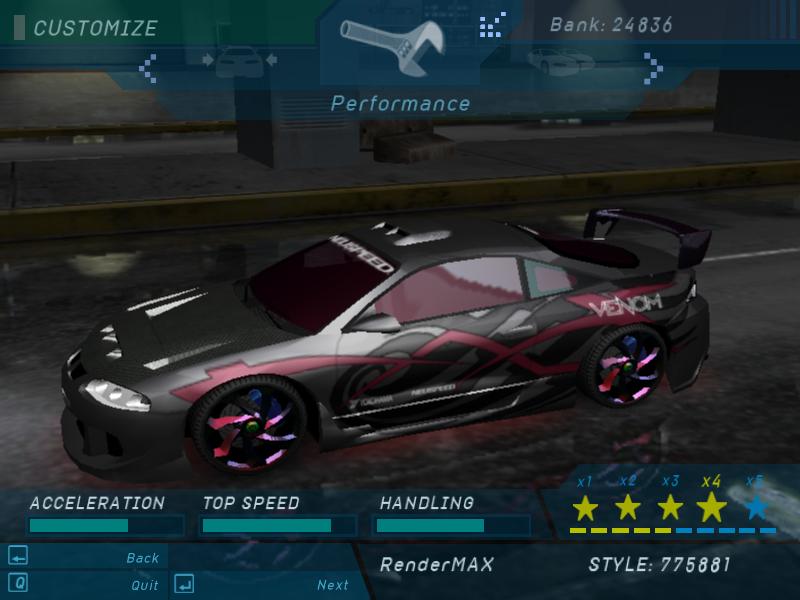Select the Performance wrench icon

(399, 44)
